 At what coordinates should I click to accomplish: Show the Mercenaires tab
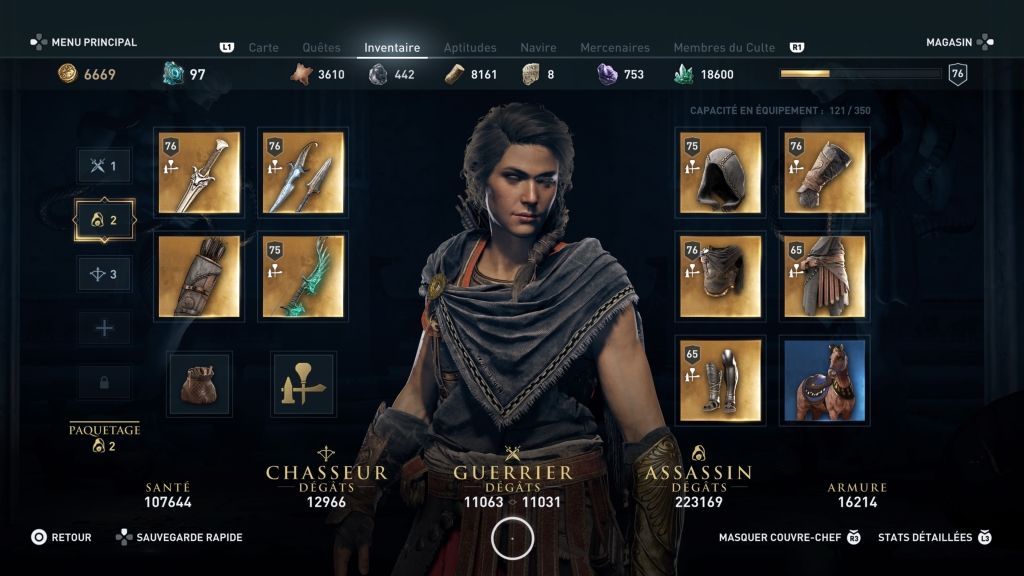point(614,47)
